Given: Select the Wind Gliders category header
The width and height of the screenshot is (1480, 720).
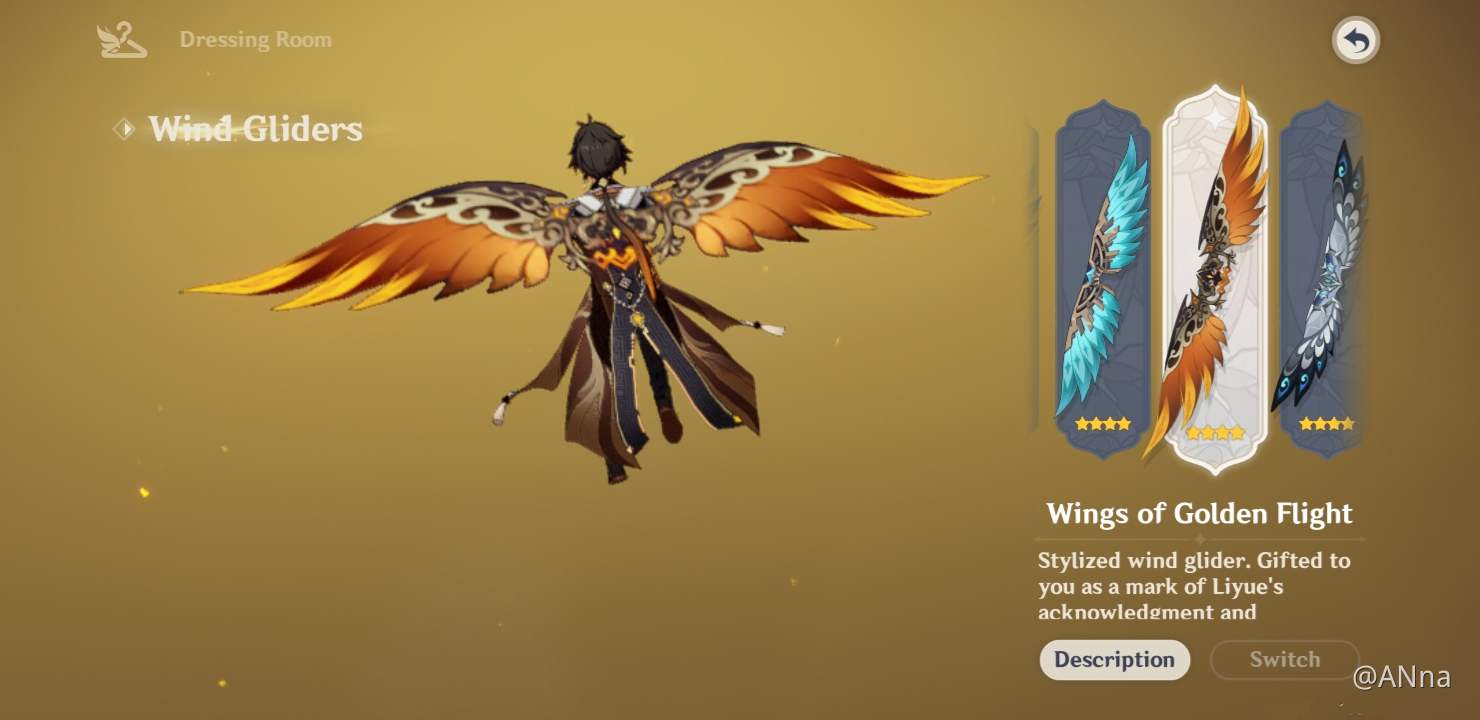Looking at the screenshot, I should (x=255, y=128).
